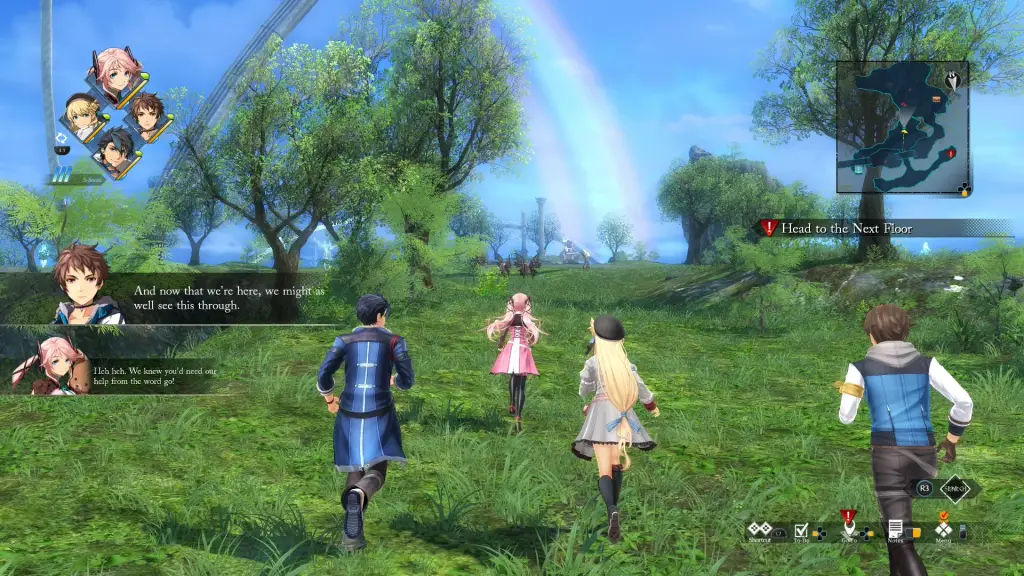Image resolution: width=1024 pixels, height=576 pixels.
Task: Click the compass icon on the minimap
Action: (x=952, y=78)
